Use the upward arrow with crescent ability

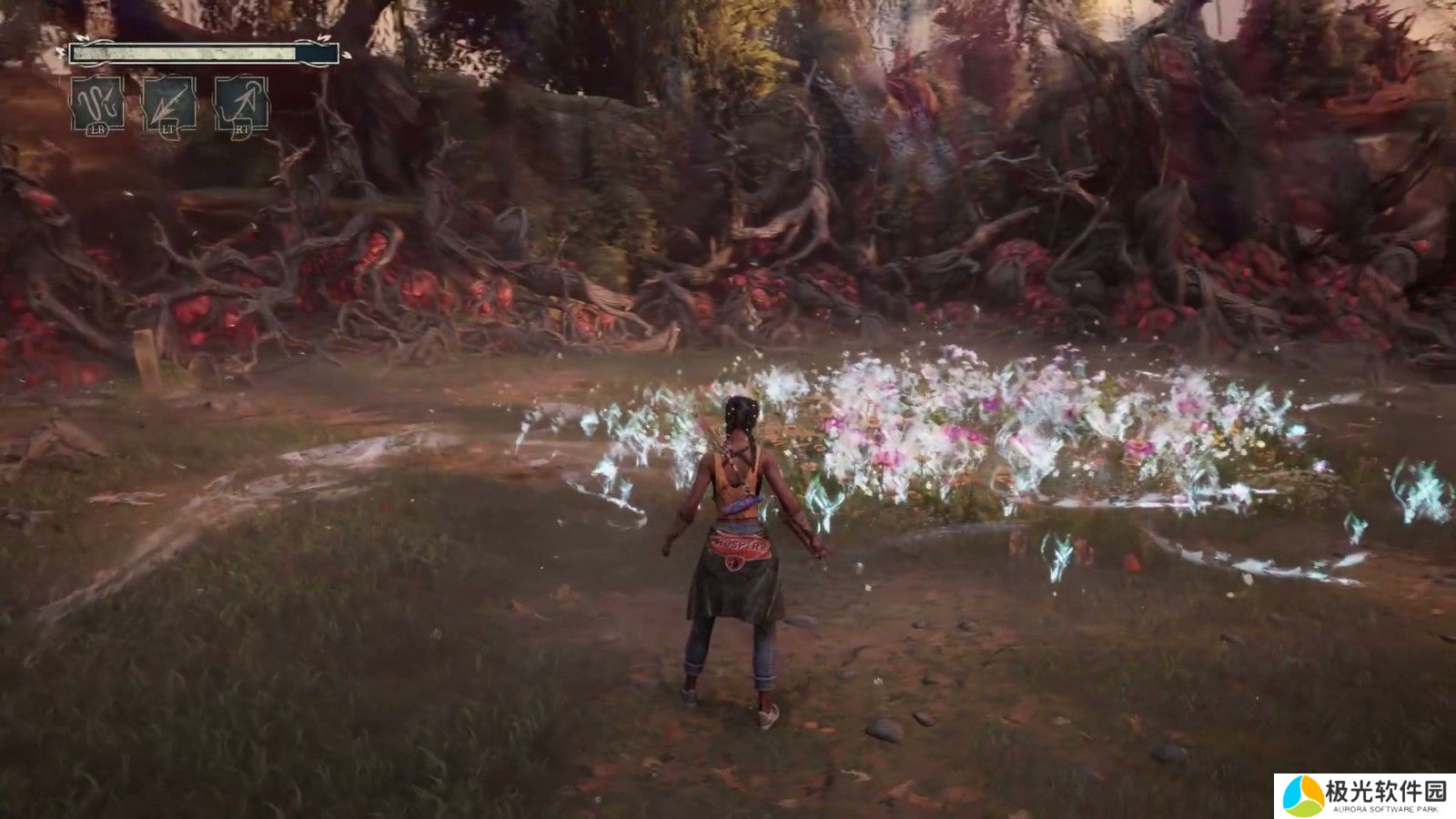pos(240,104)
